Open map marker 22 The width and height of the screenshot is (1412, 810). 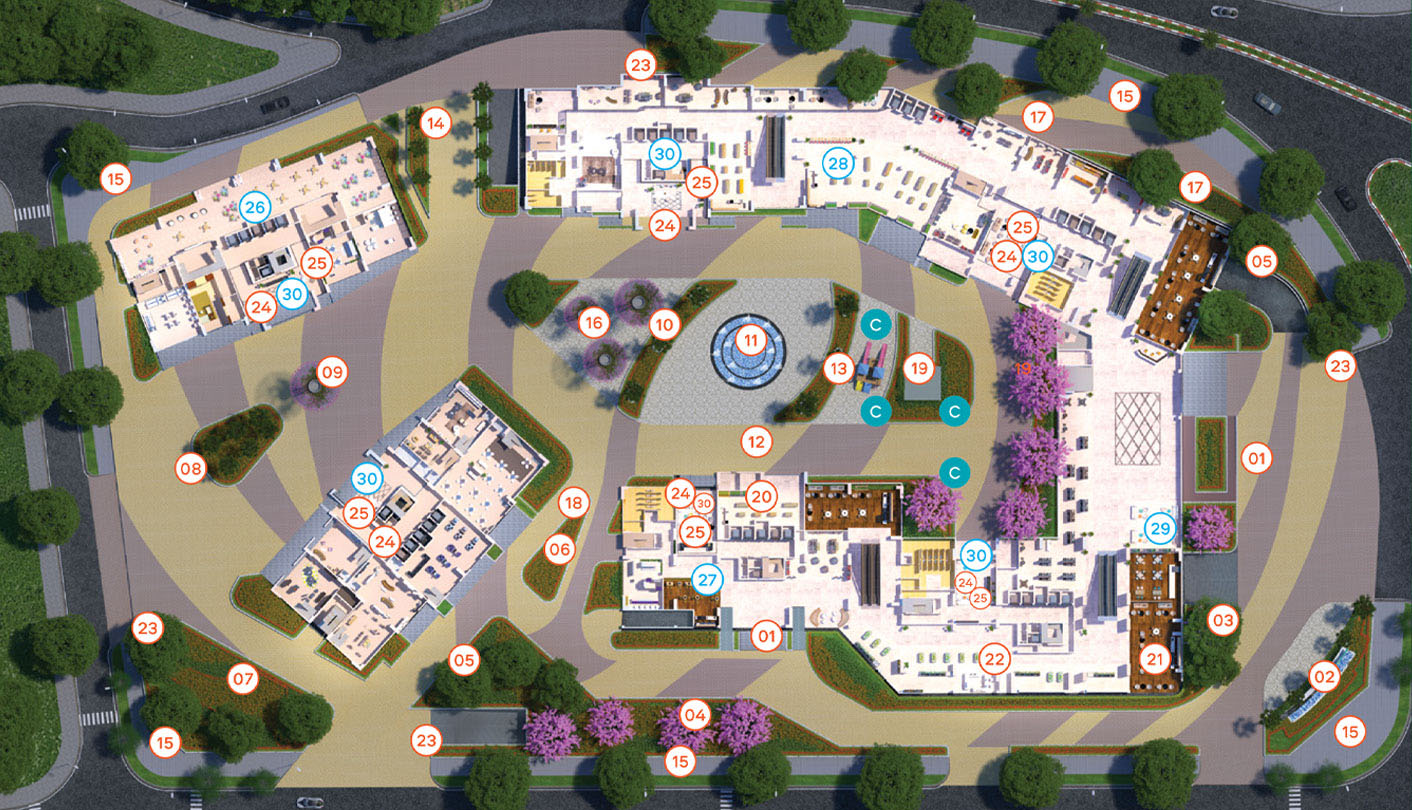click(994, 658)
